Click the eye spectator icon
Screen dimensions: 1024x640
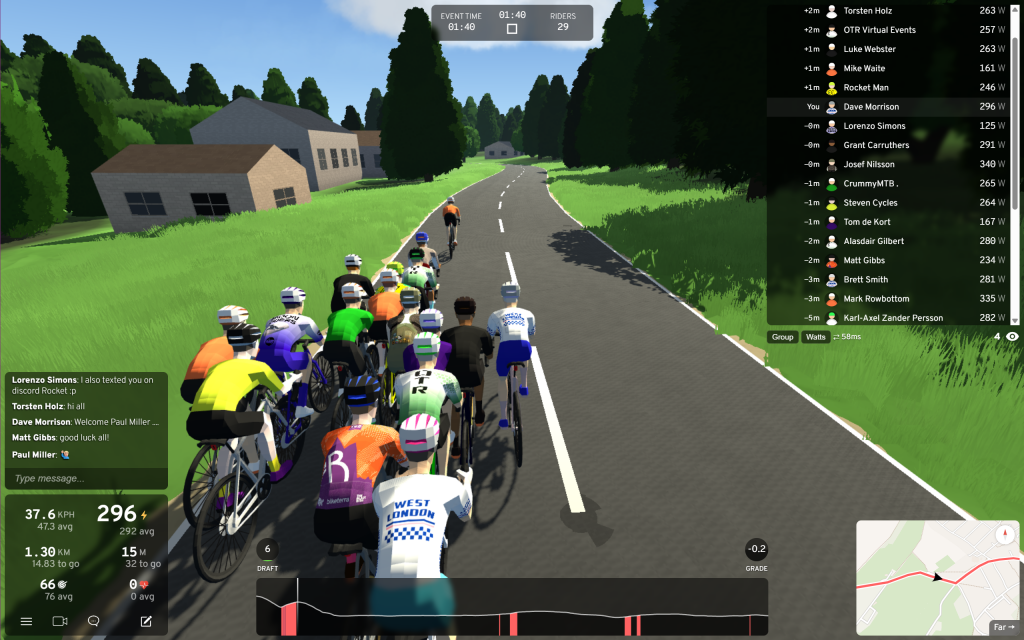pyautogui.click(x=1012, y=337)
